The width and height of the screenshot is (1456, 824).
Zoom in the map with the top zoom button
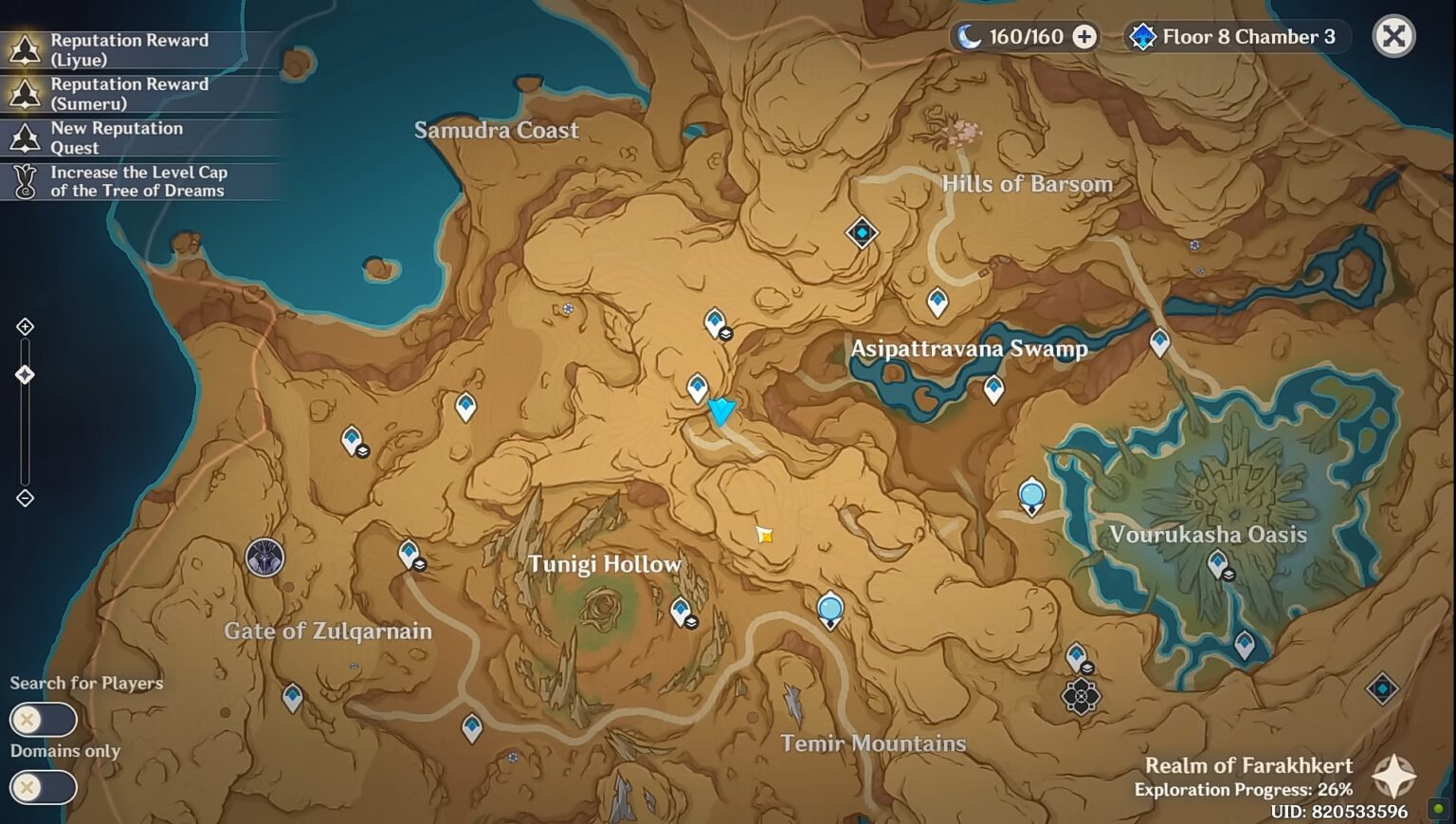[x=26, y=327]
